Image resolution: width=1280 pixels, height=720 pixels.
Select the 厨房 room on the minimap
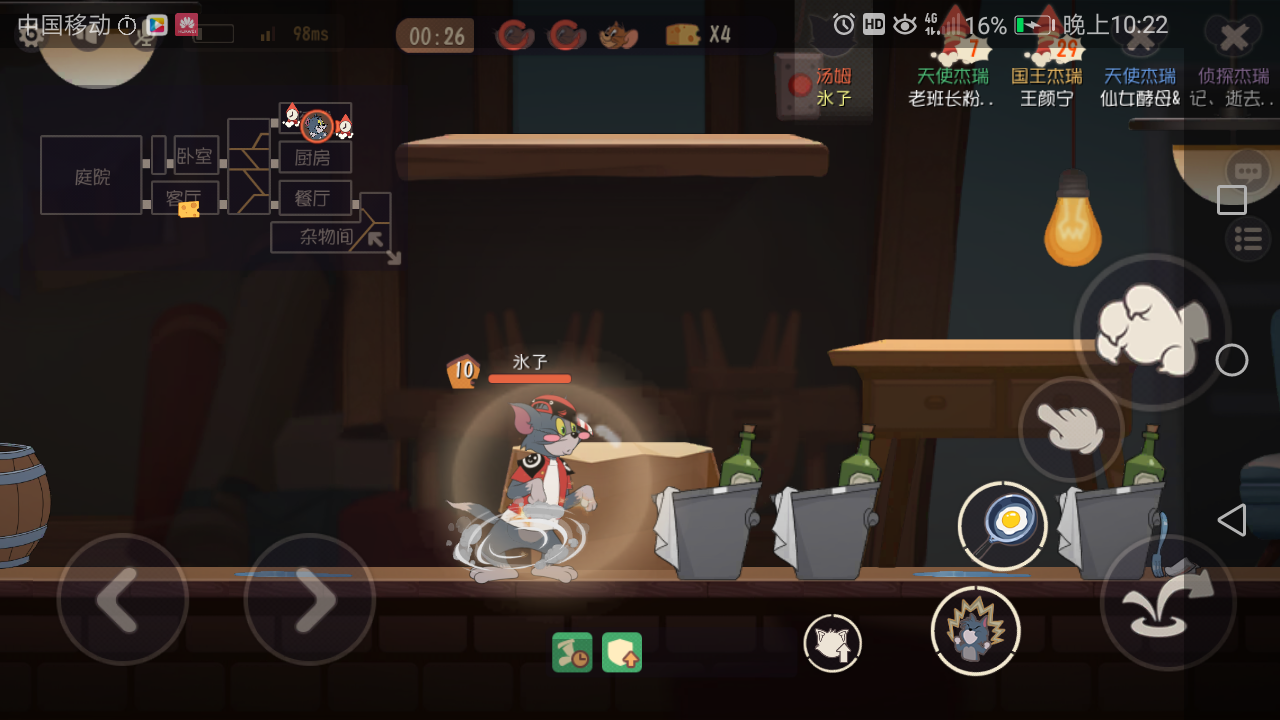coord(314,157)
